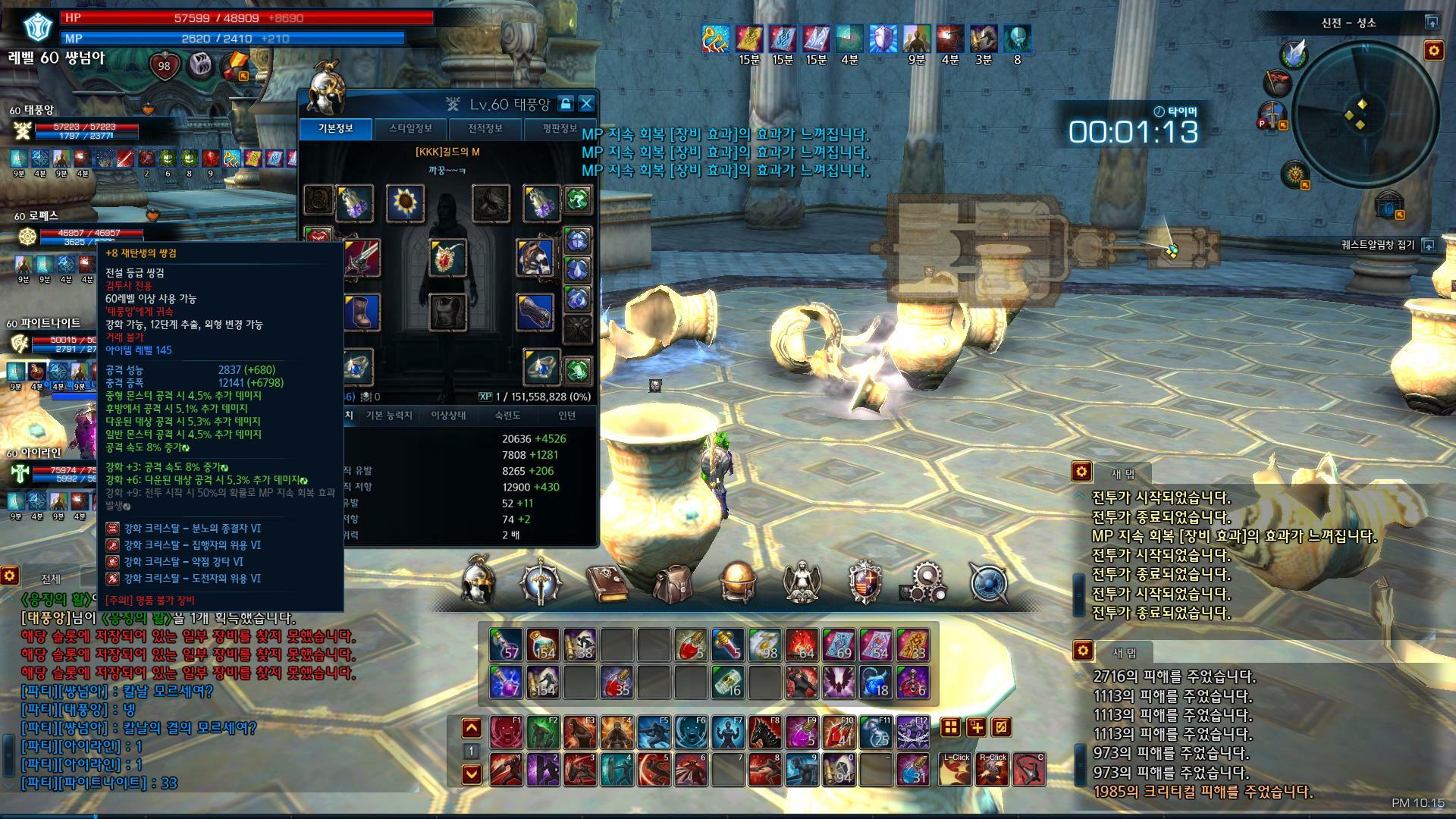Open the 전적정보 tab
The width and height of the screenshot is (1456, 819).
click(485, 128)
